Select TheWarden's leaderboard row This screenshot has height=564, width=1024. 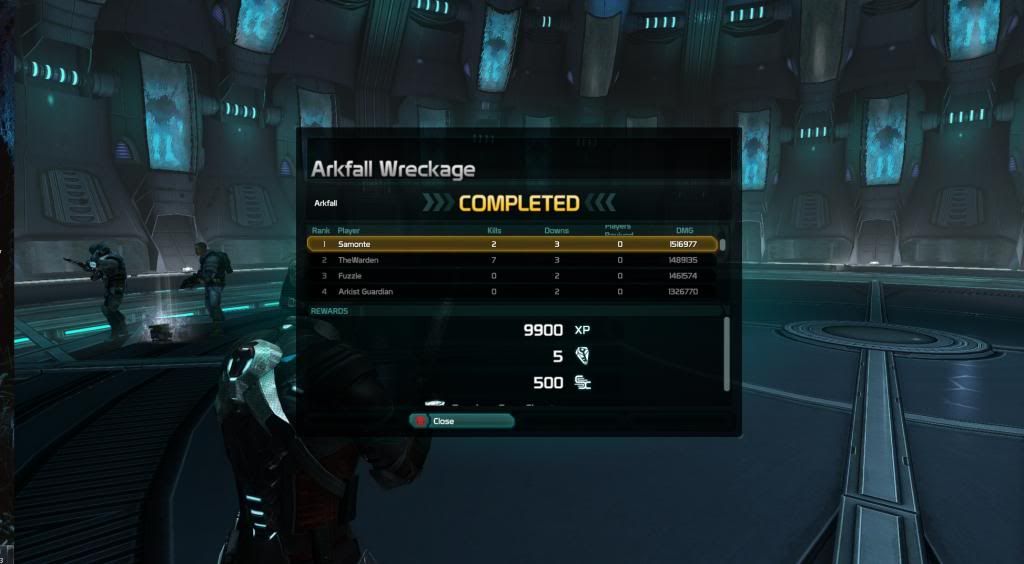point(512,260)
